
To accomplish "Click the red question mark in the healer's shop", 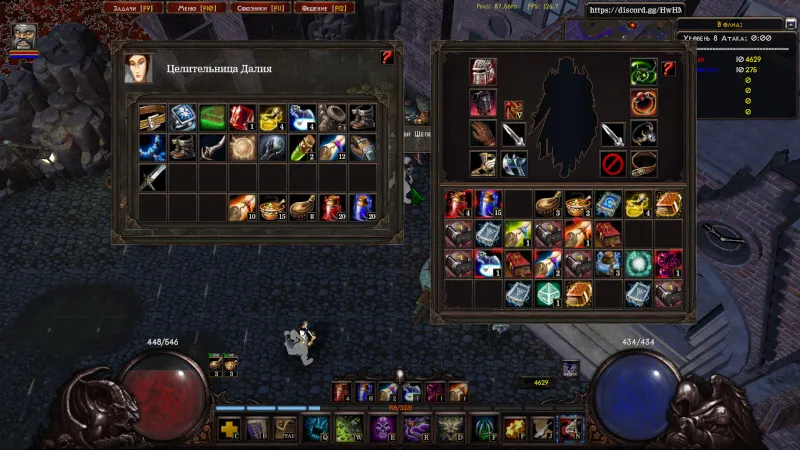I will pos(387,58).
